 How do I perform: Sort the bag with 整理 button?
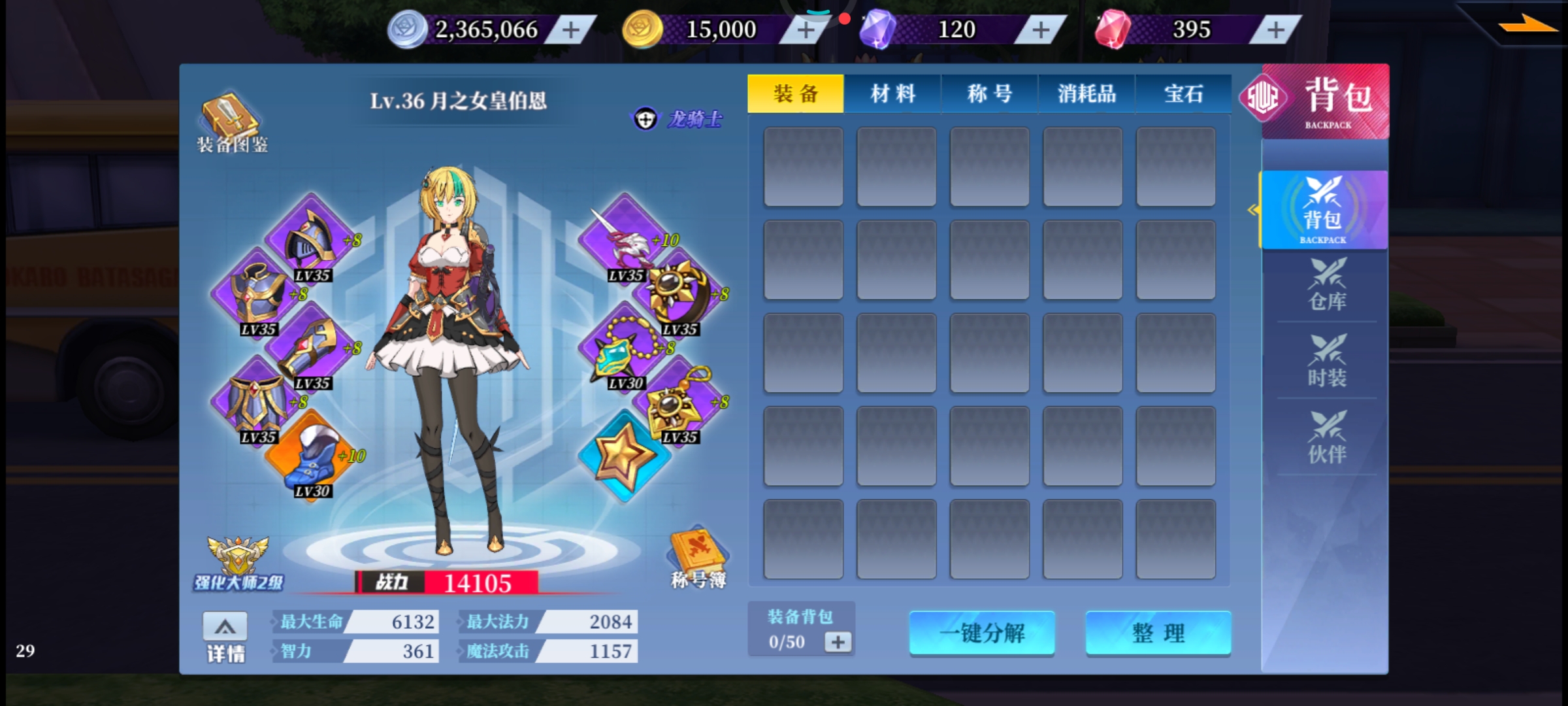click(x=1158, y=633)
